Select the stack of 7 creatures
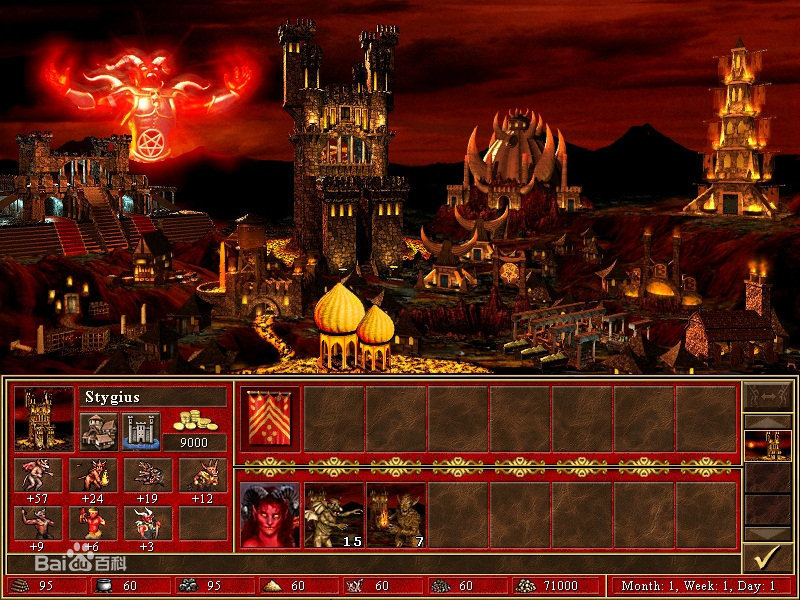 tap(396, 515)
